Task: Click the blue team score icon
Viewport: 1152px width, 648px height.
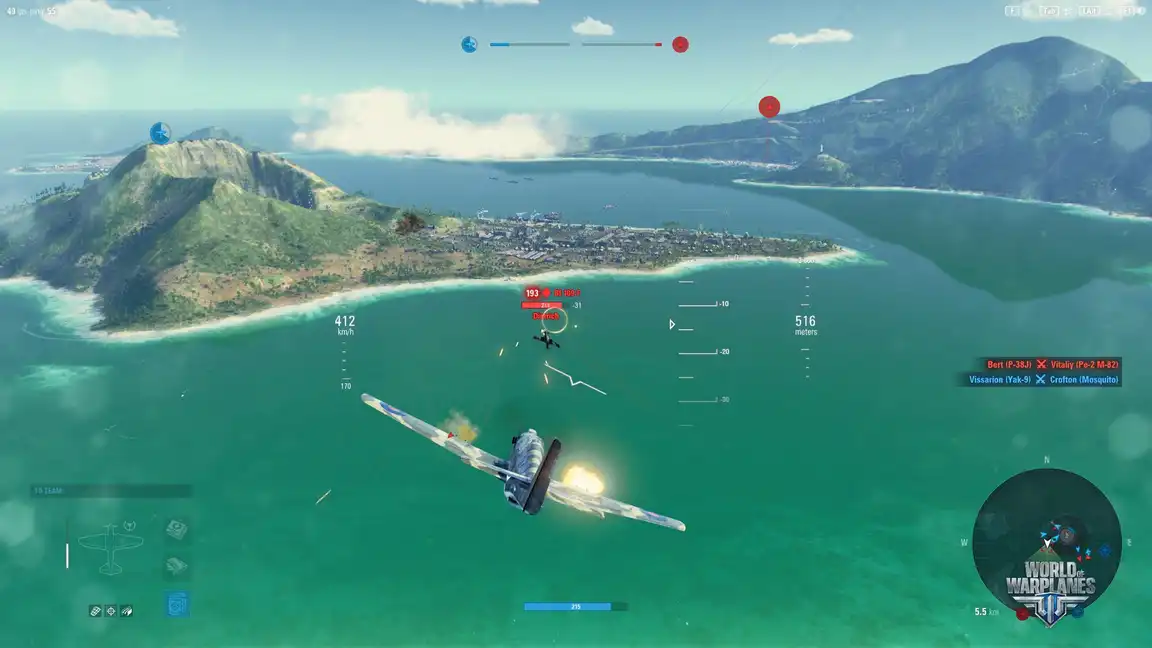Action: coord(469,44)
